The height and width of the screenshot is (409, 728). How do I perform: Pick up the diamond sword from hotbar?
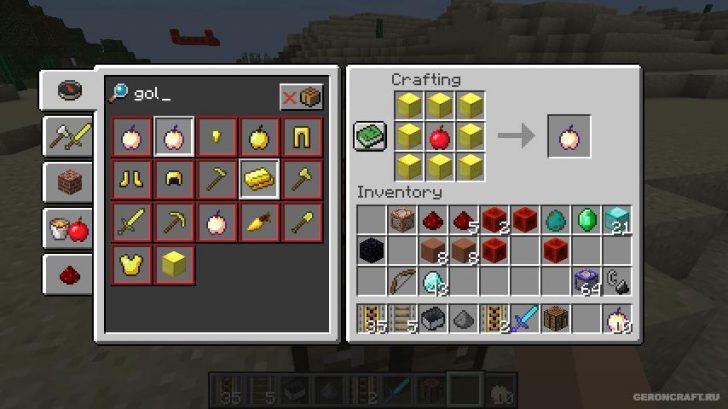[526, 319]
